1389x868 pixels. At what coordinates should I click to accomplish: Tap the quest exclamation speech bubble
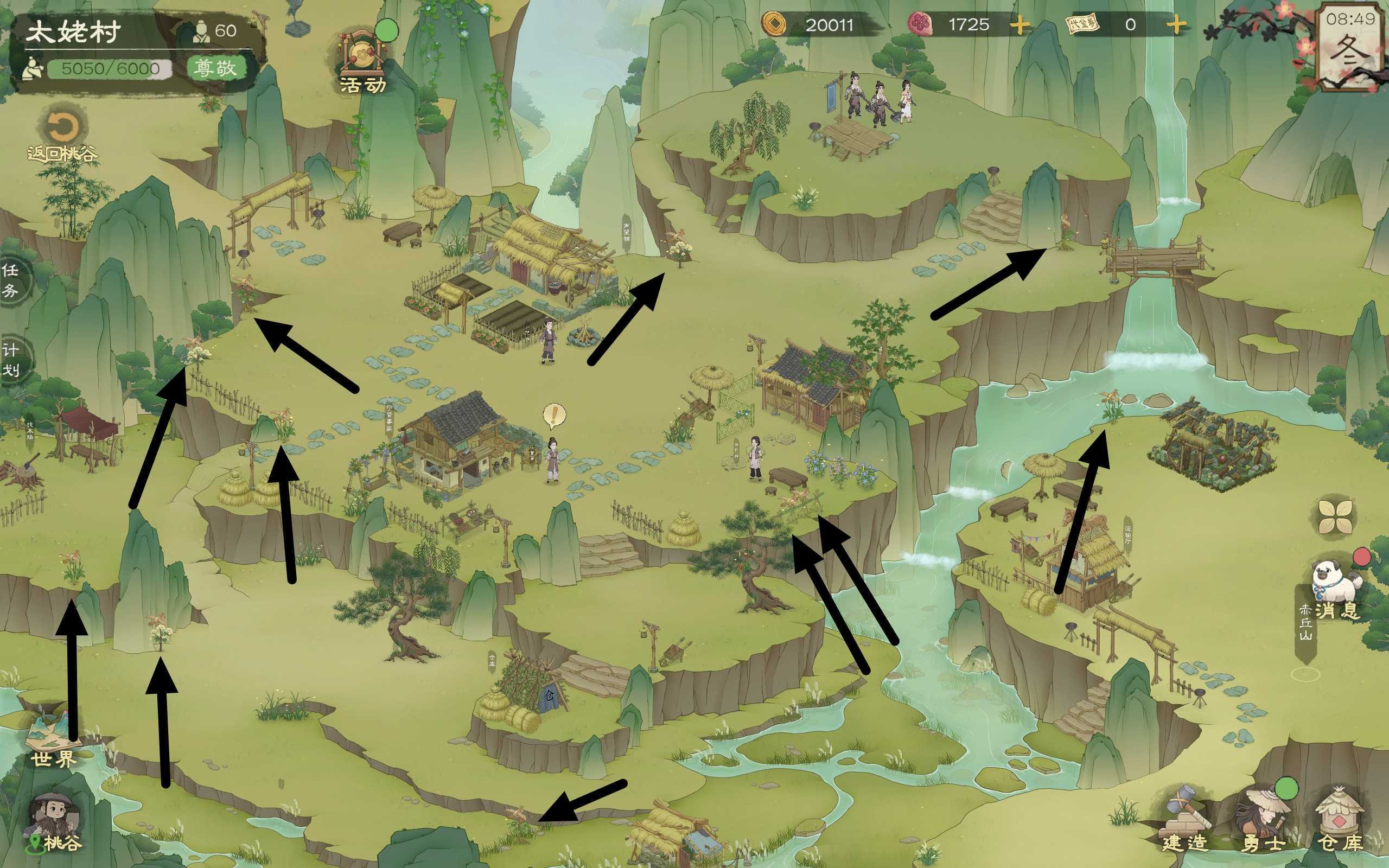(x=554, y=415)
